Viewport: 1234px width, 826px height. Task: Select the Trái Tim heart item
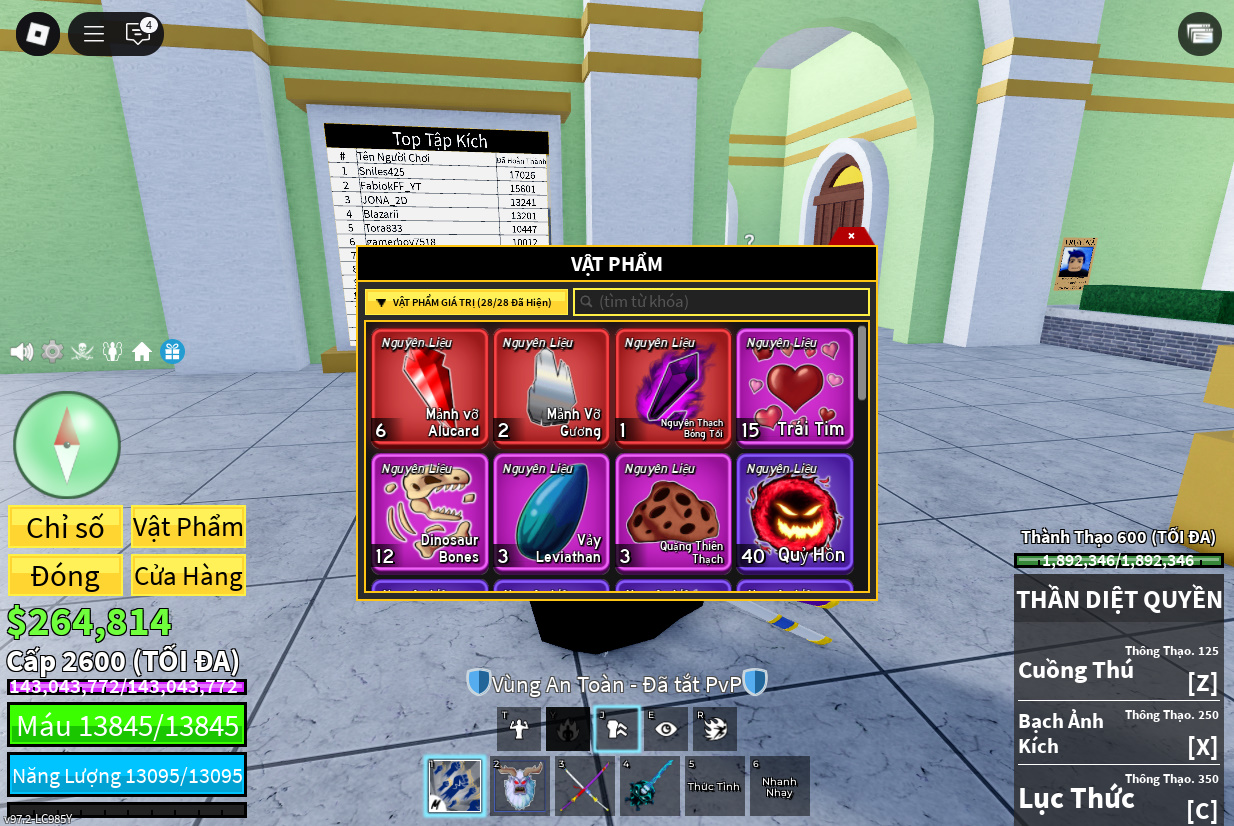[x=795, y=386]
